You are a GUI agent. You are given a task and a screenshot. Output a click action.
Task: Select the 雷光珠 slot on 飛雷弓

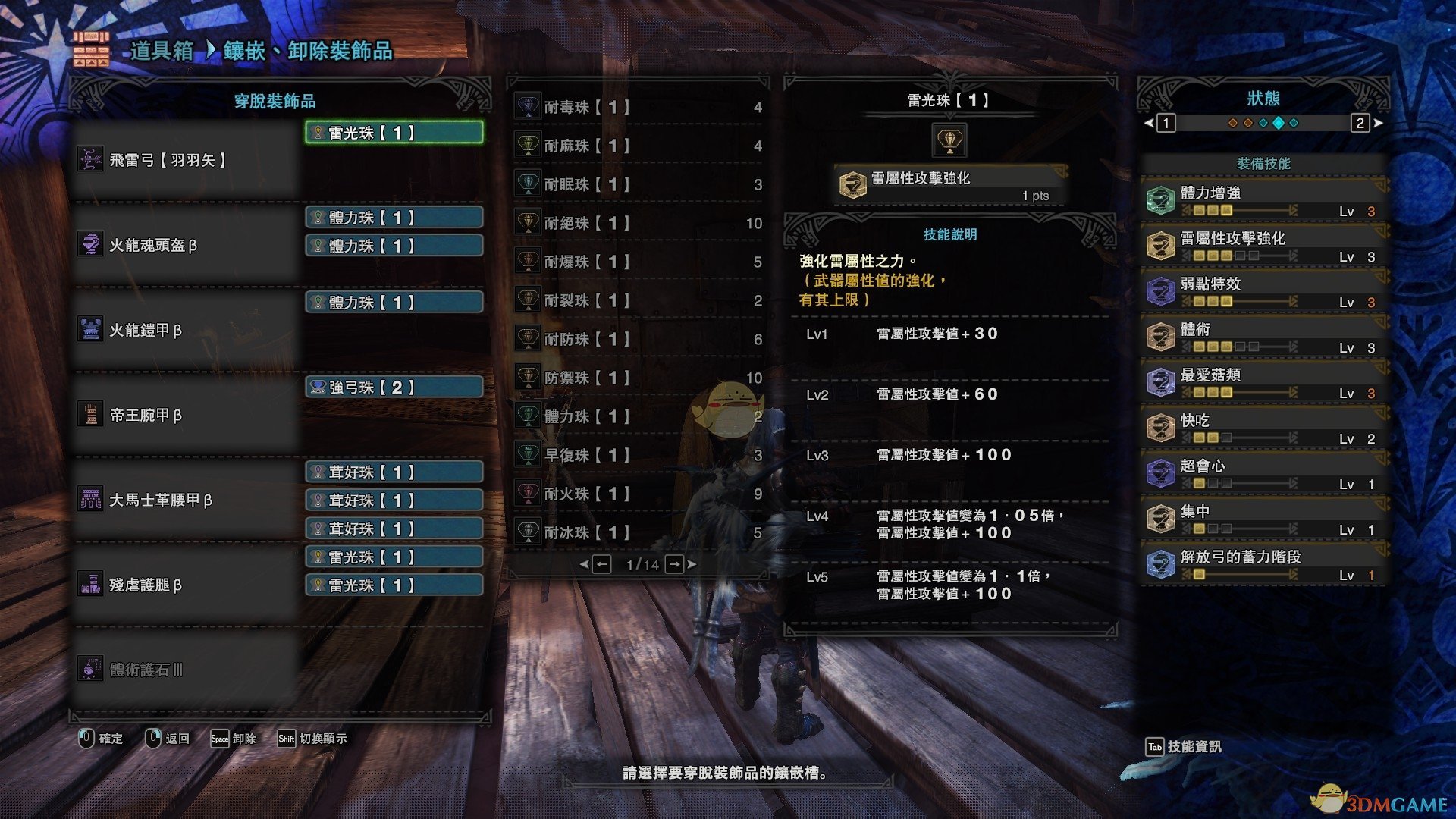point(394,133)
